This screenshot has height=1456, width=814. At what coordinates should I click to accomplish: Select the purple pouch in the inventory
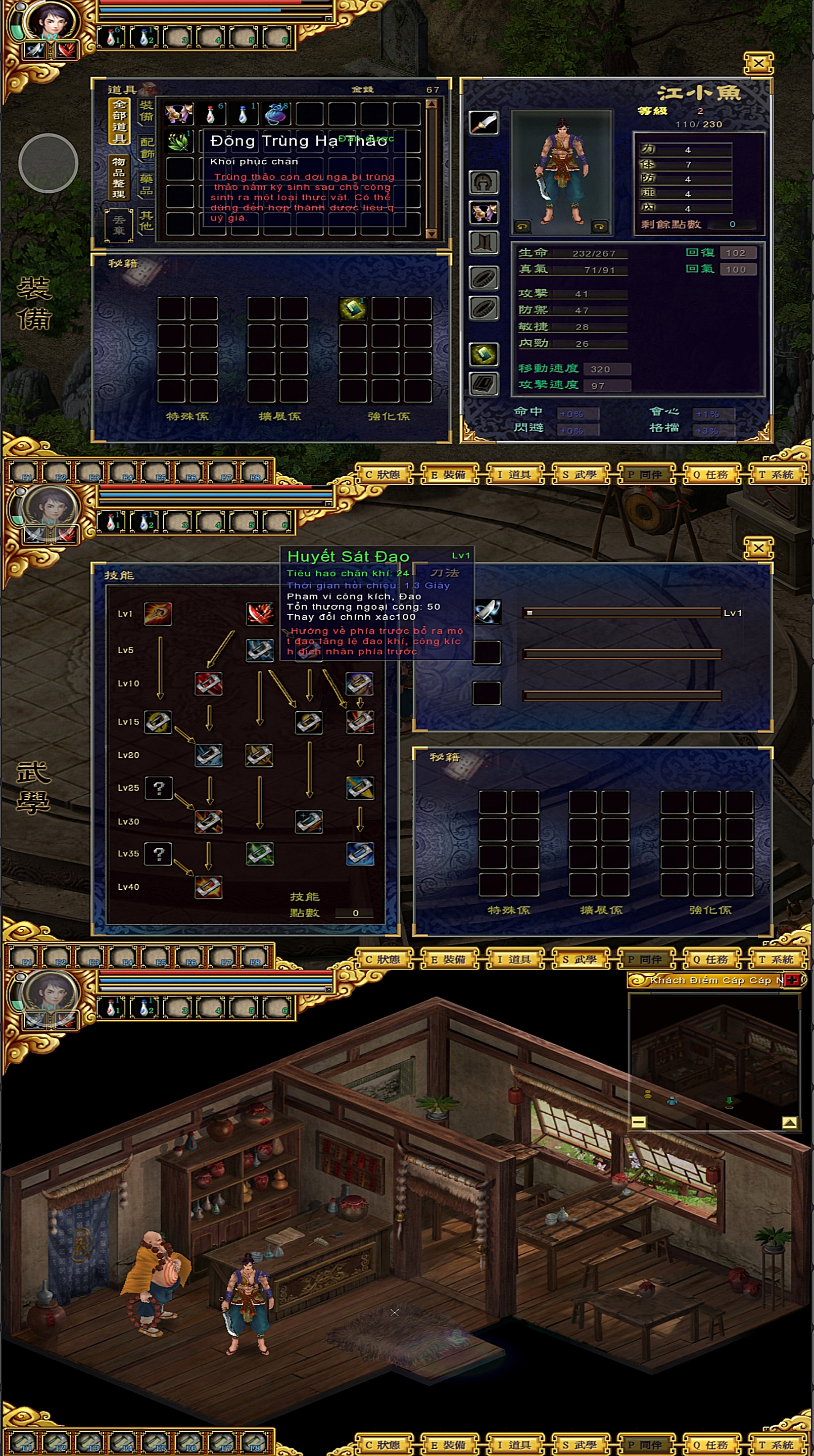(x=277, y=114)
